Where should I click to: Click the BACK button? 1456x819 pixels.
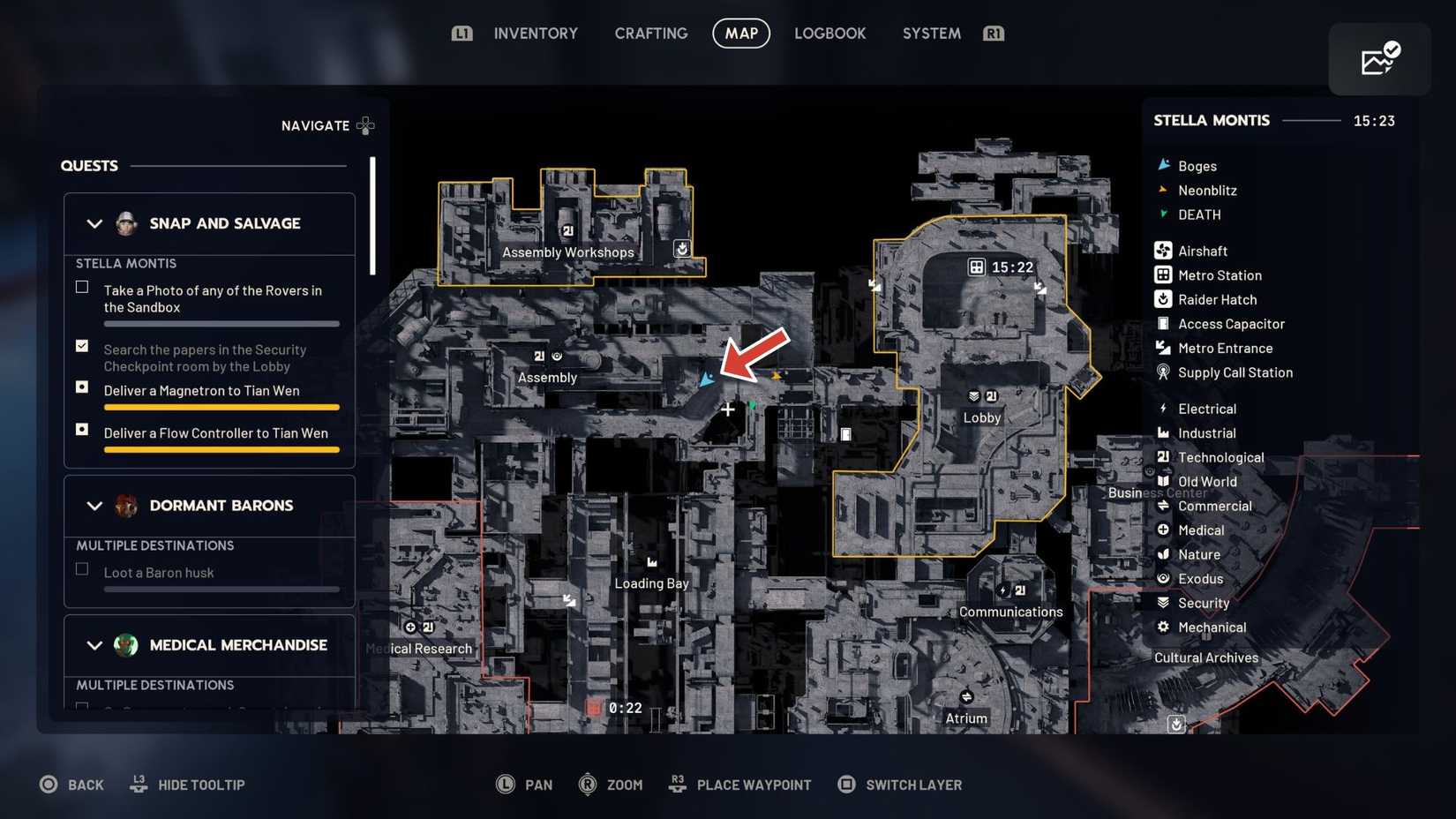(71, 784)
